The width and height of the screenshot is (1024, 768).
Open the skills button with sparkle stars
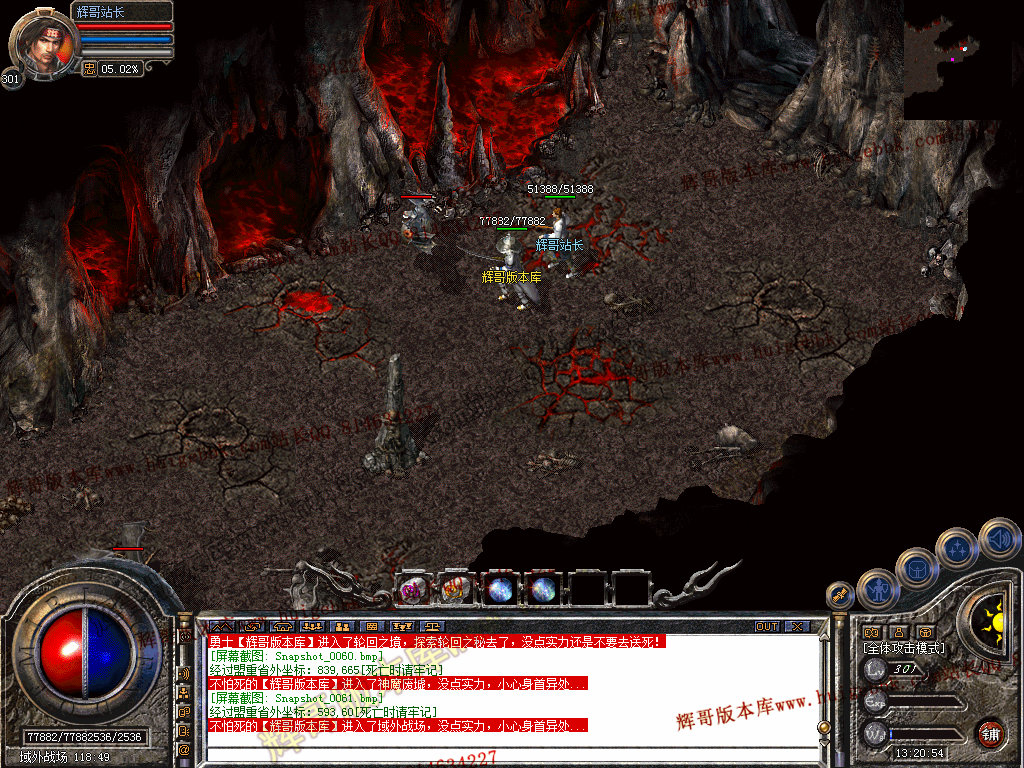tap(957, 548)
